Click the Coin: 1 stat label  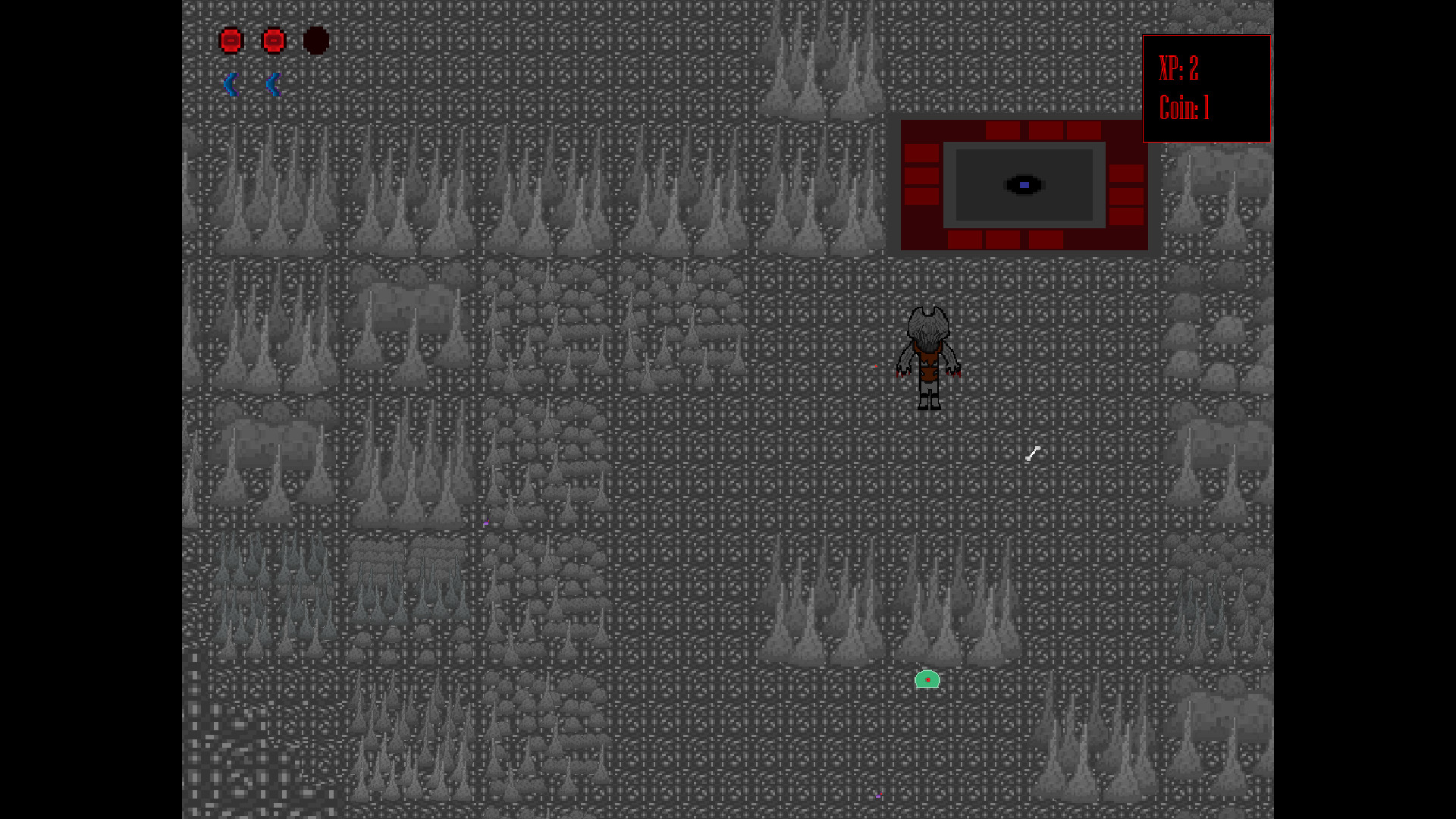1183,108
